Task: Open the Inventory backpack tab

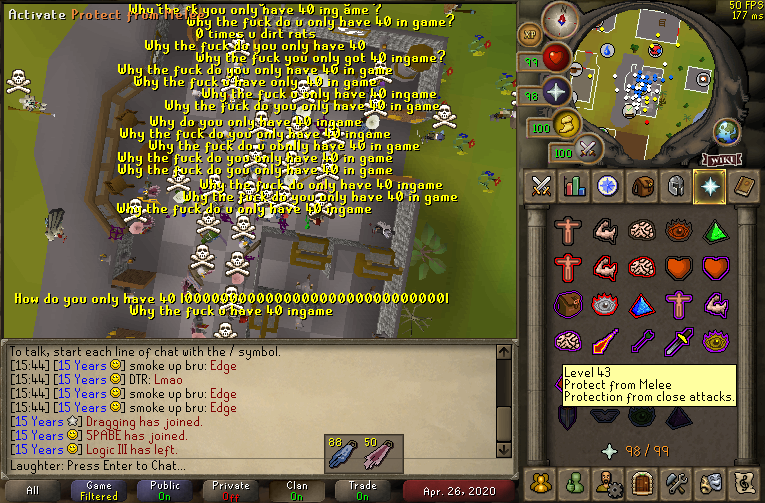Action: 642,185
